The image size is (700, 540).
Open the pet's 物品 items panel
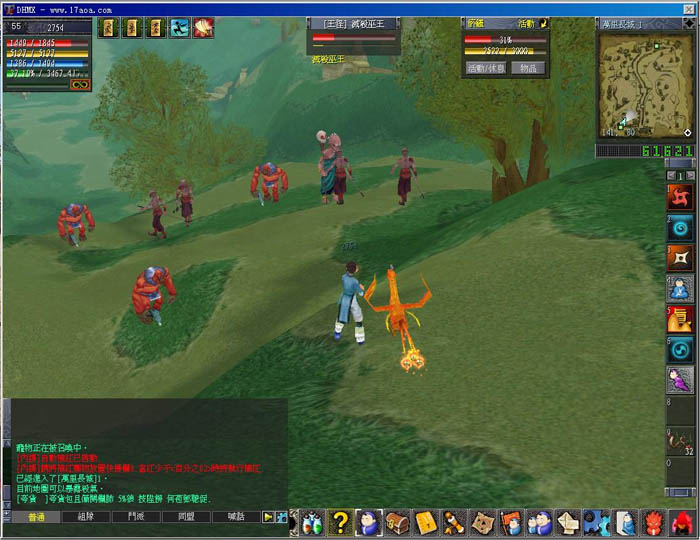click(x=530, y=68)
